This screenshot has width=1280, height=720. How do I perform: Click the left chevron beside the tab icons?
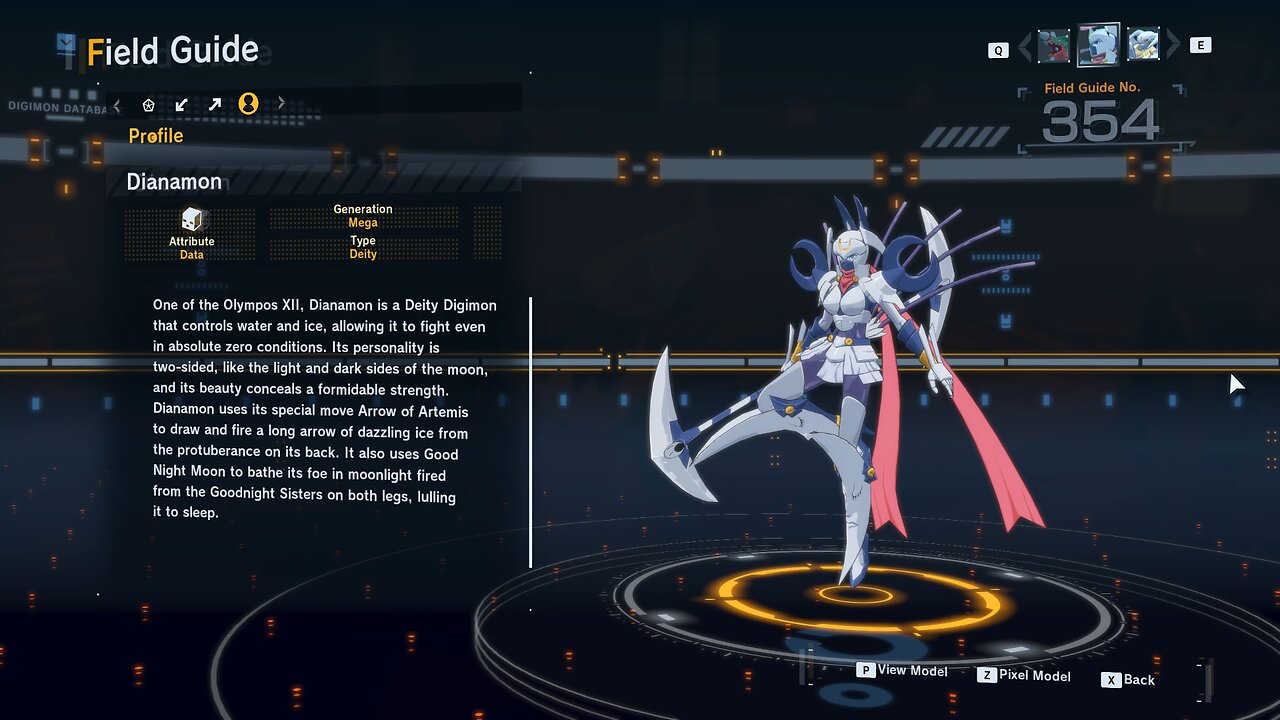tap(117, 104)
